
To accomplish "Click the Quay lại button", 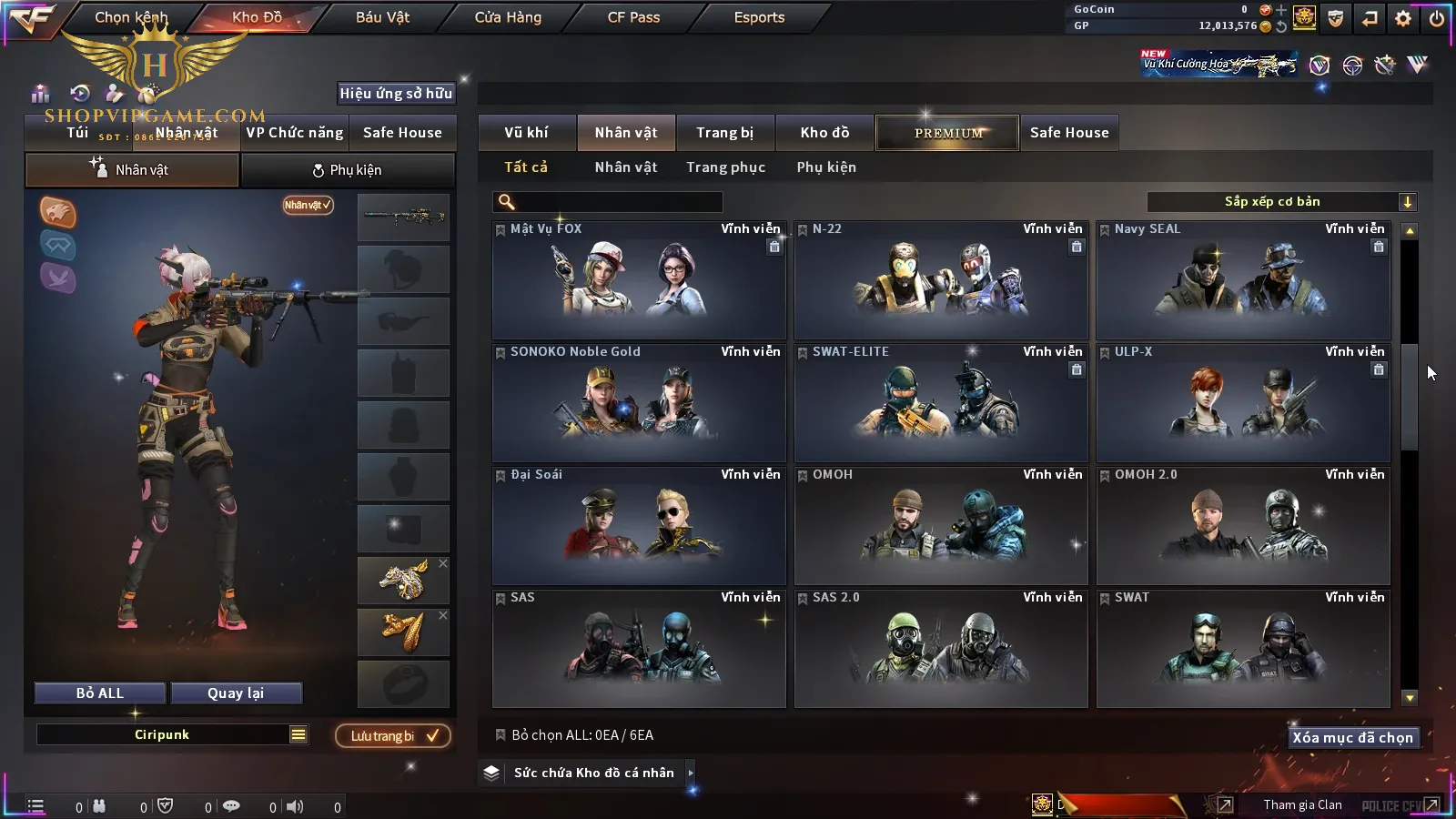I will pyautogui.click(x=236, y=693).
